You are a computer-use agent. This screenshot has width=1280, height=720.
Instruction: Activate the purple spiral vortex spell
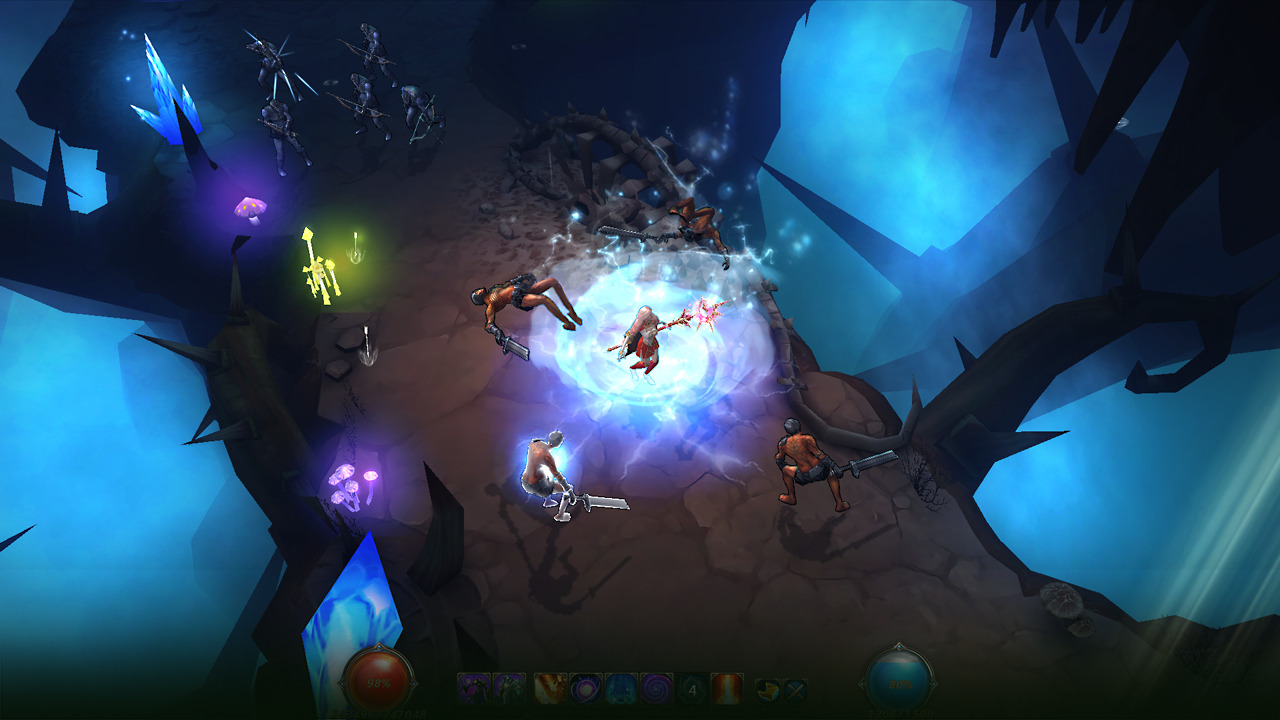(655, 688)
